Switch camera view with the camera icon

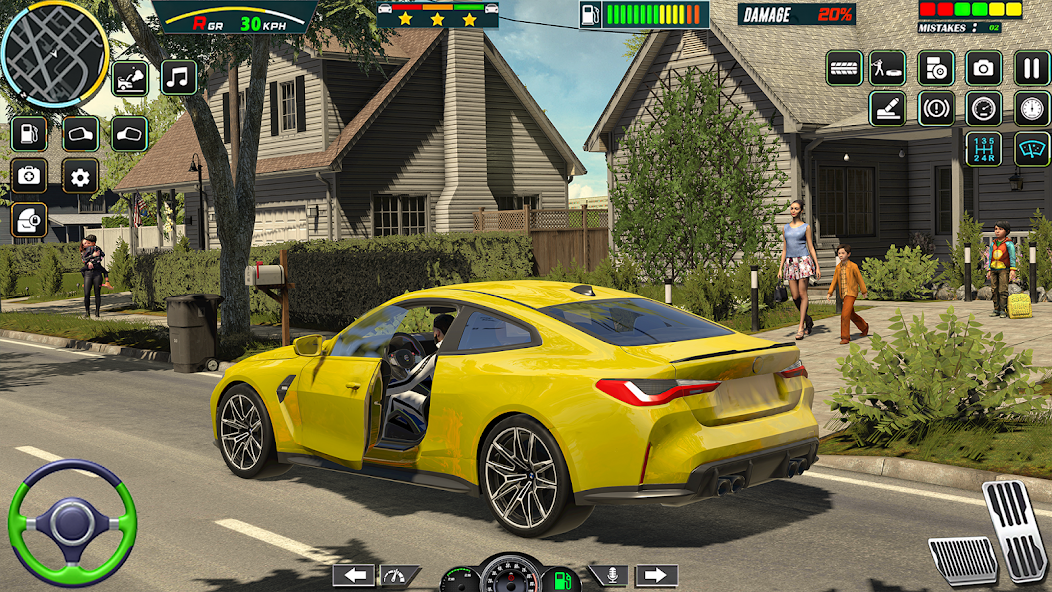point(984,68)
